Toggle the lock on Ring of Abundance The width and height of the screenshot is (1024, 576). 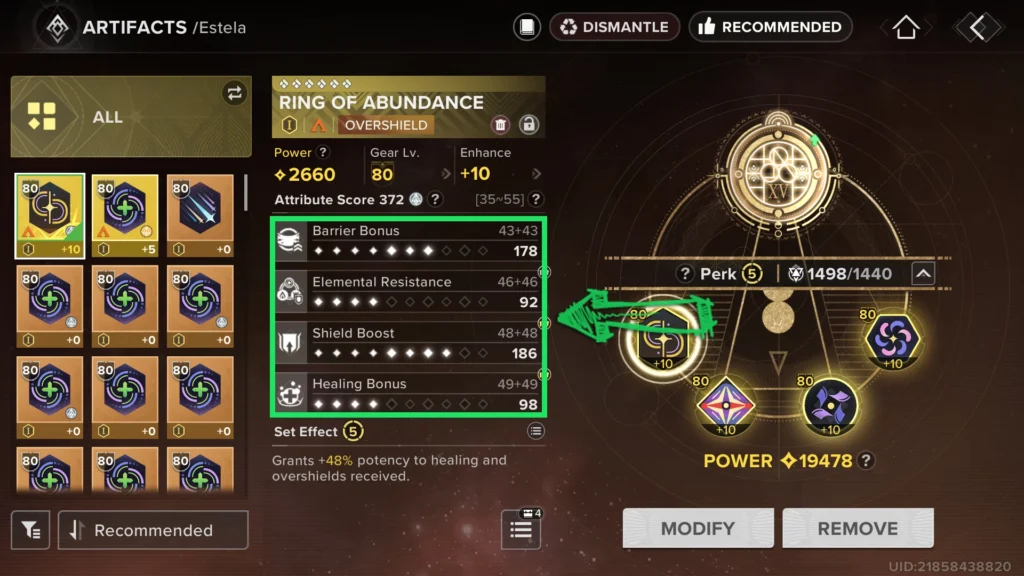529,125
